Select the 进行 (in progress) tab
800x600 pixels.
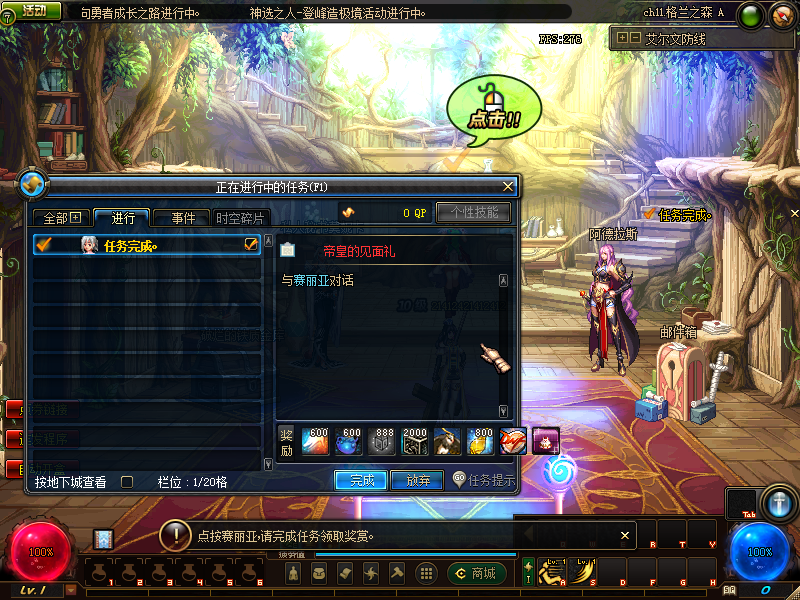coord(122,218)
